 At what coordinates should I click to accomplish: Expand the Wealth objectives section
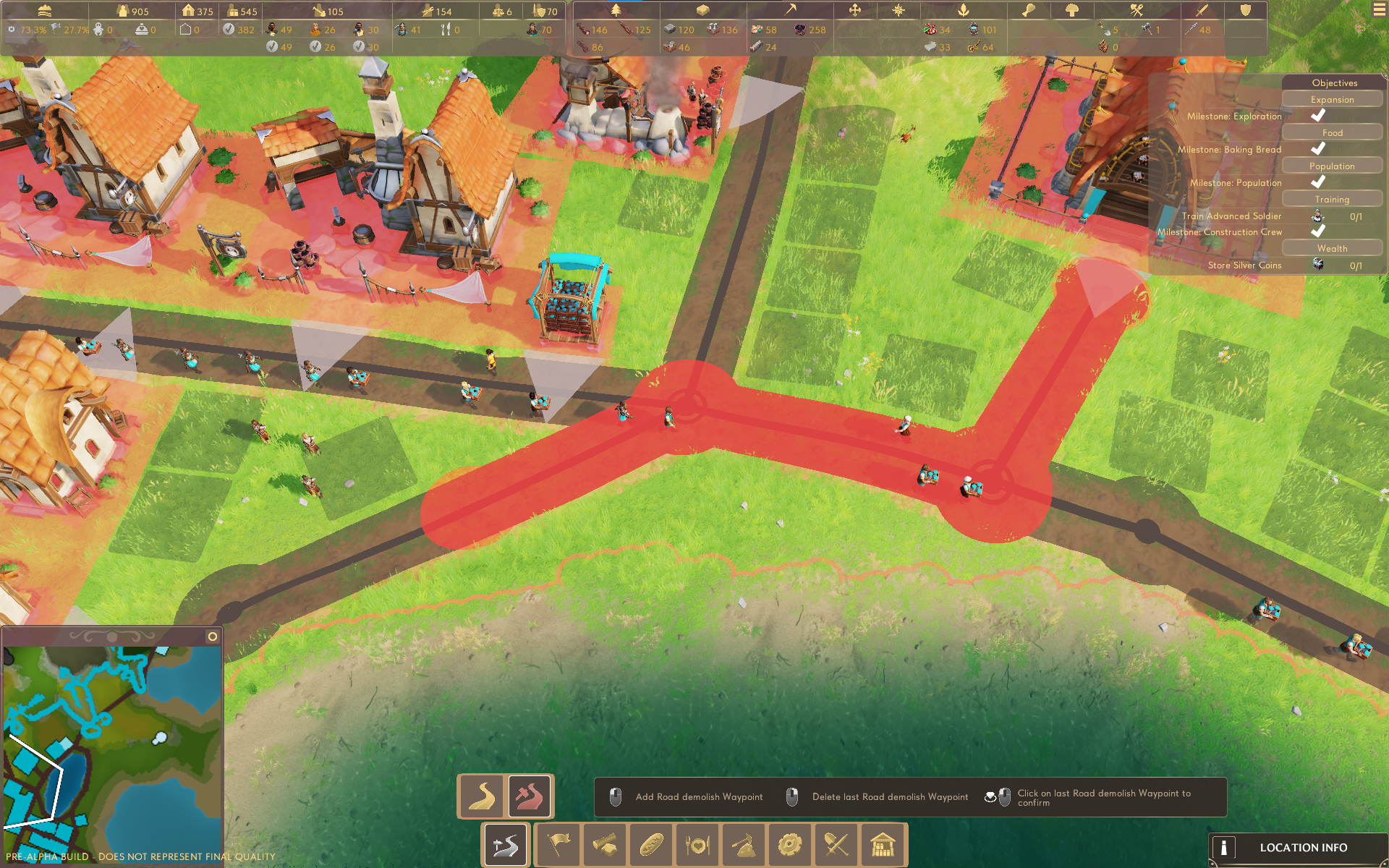pyautogui.click(x=1332, y=249)
